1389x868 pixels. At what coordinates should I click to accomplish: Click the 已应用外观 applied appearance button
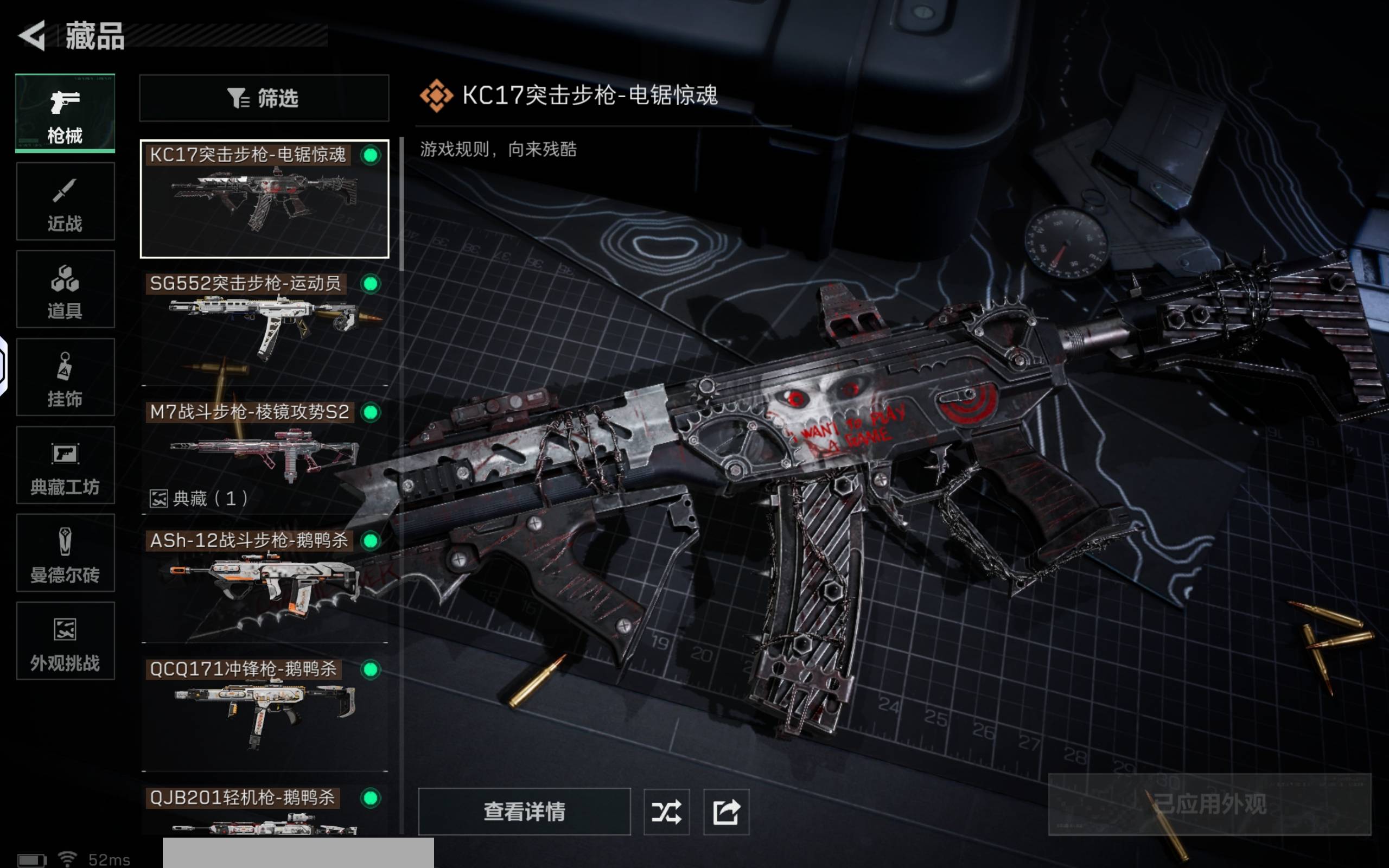(1209, 803)
